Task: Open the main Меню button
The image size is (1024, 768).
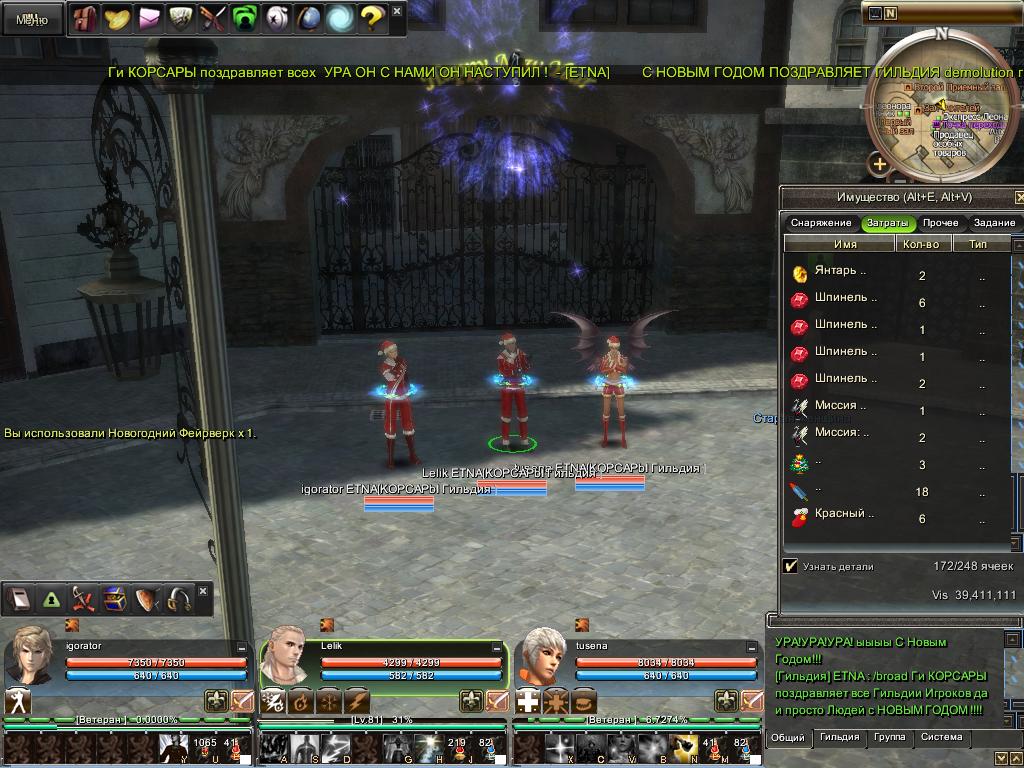Action: (32, 19)
